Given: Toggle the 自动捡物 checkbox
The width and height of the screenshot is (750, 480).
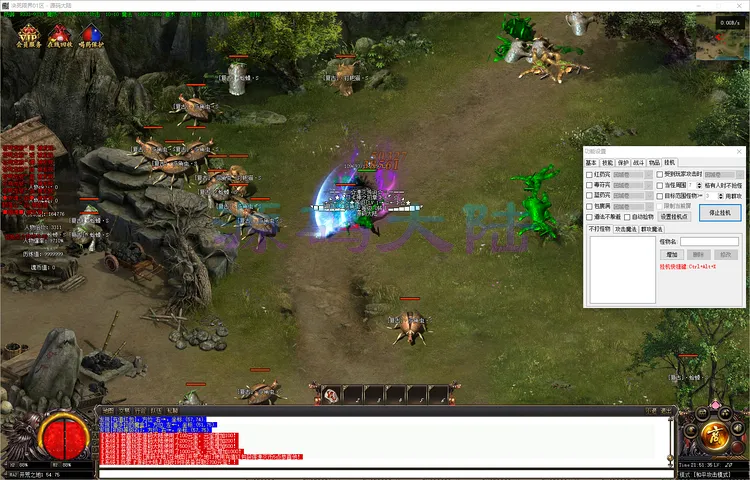Looking at the screenshot, I should tap(628, 217).
